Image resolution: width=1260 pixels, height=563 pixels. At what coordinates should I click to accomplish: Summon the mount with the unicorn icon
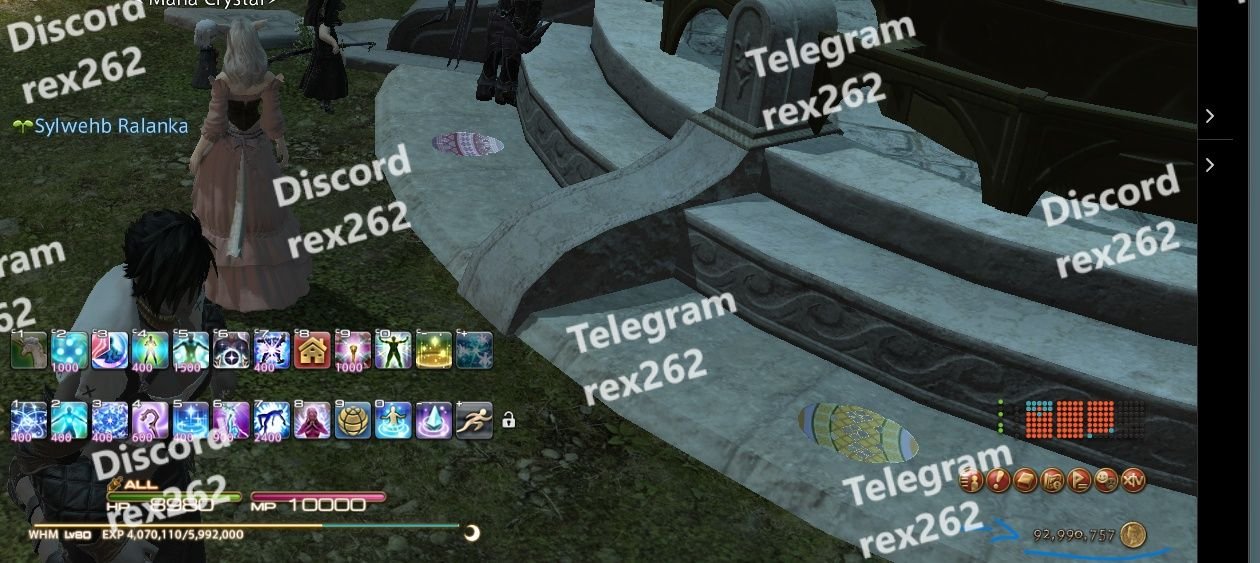[x=29, y=350]
